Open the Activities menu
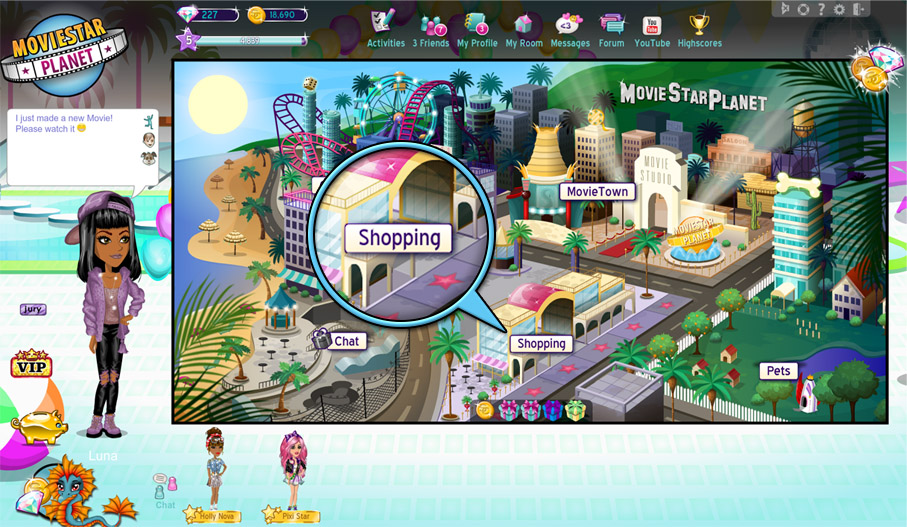The image size is (907, 527). tap(385, 28)
